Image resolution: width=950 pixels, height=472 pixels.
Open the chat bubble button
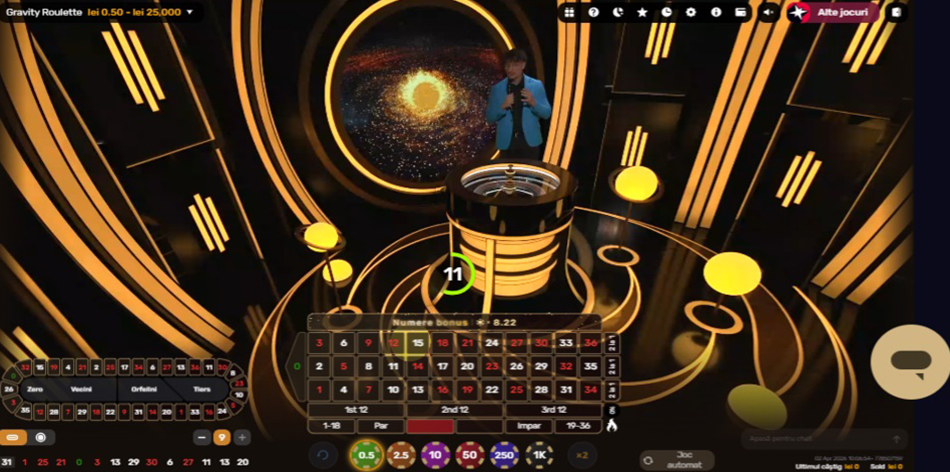point(910,362)
